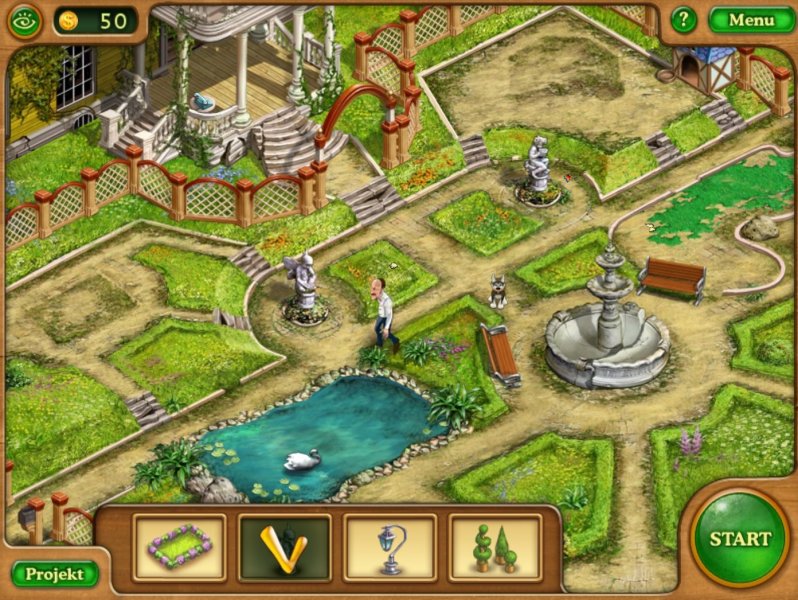The height and width of the screenshot is (600, 798).
Task: Pick the topiary bushes item
Action: pos(495,547)
